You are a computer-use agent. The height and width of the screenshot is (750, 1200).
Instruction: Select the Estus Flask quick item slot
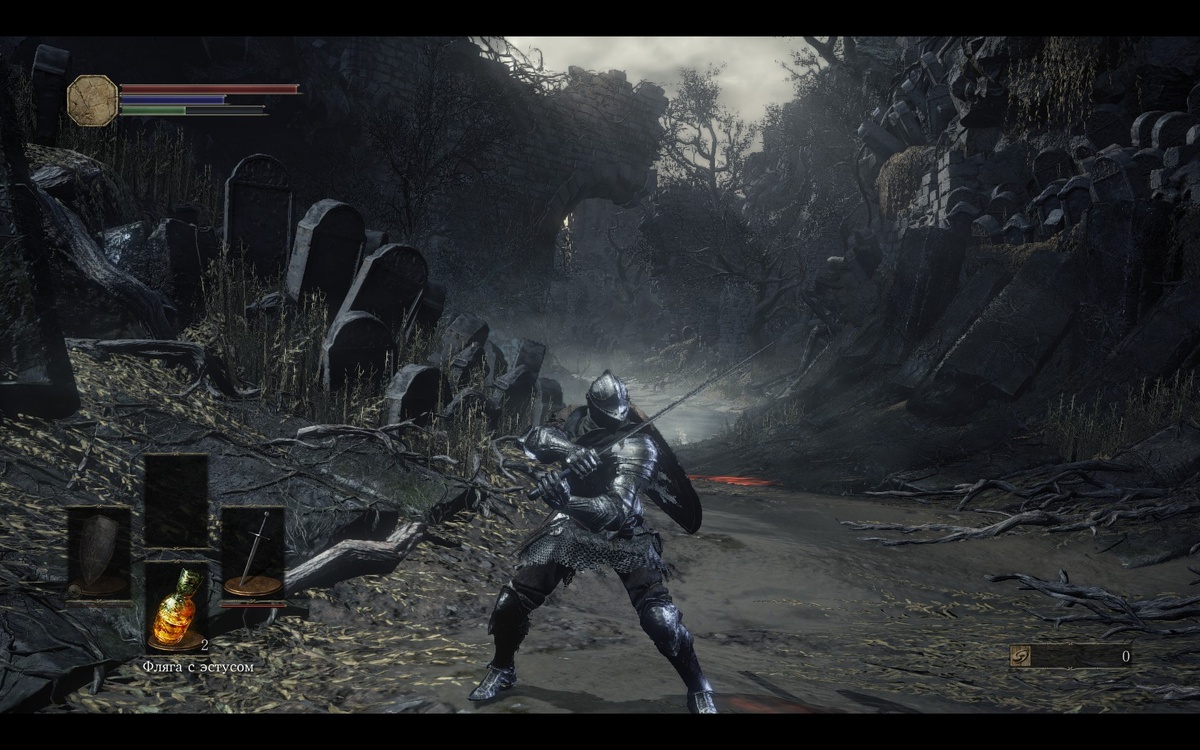point(176,607)
